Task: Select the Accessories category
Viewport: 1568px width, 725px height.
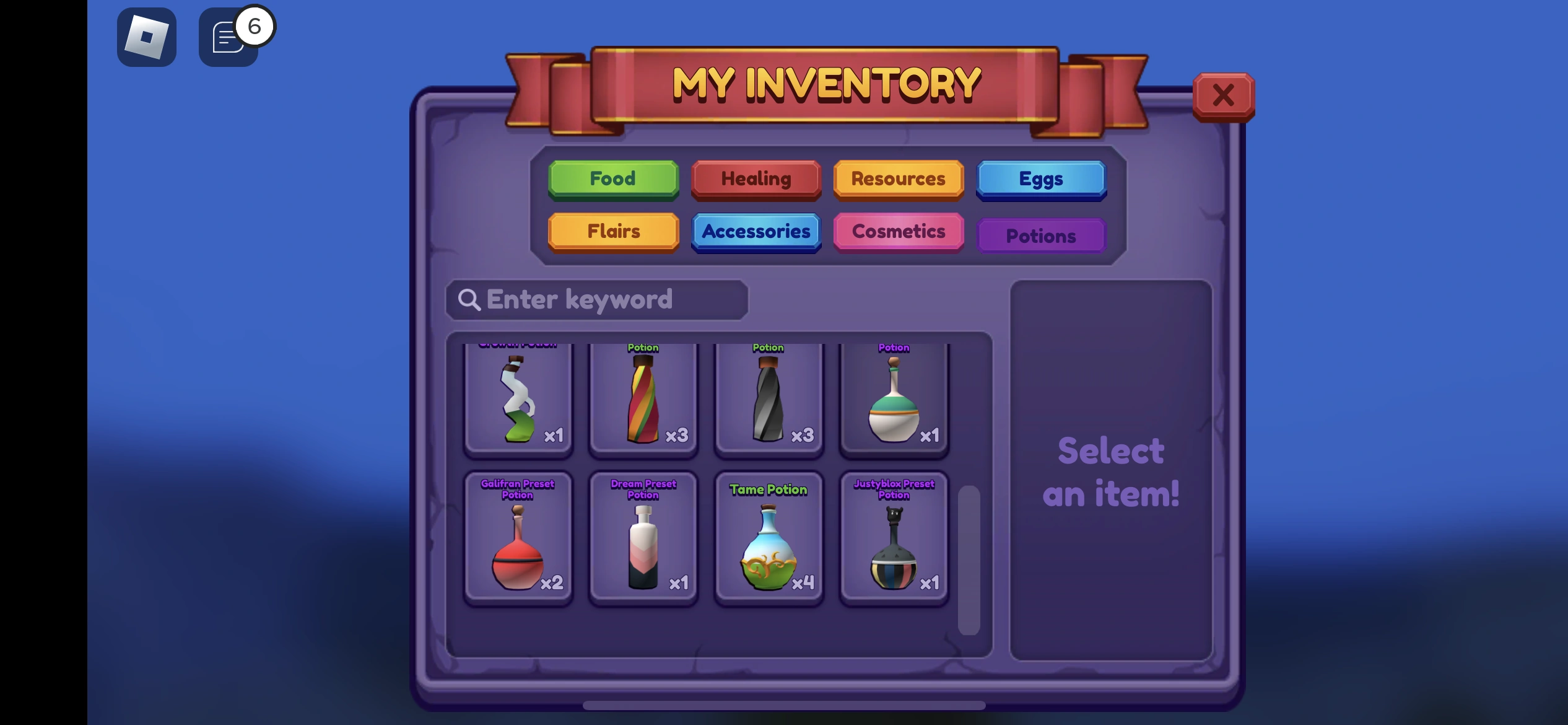Action: (756, 232)
